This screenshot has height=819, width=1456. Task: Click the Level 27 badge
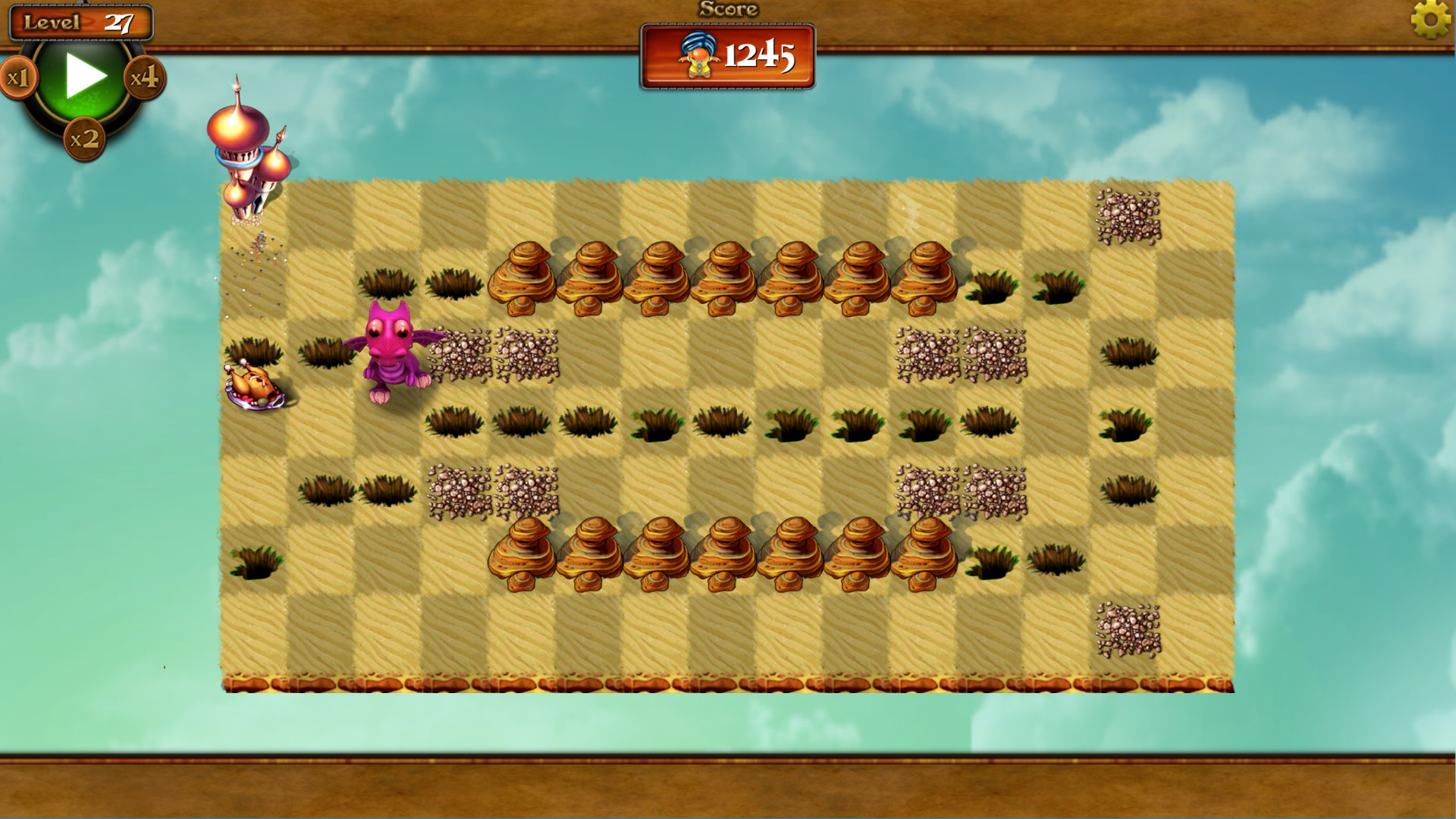(x=79, y=22)
